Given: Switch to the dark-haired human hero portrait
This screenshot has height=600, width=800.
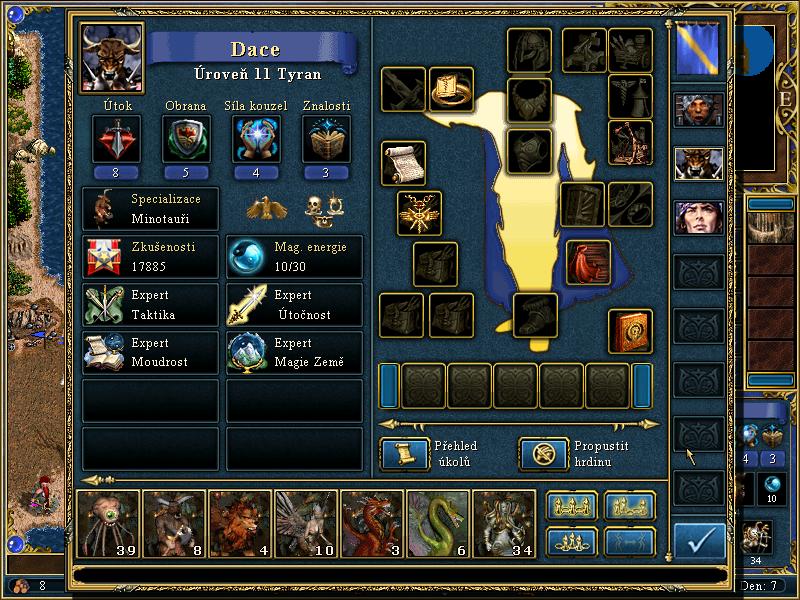Looking at the screenshot, I should [x=698, y=216].
